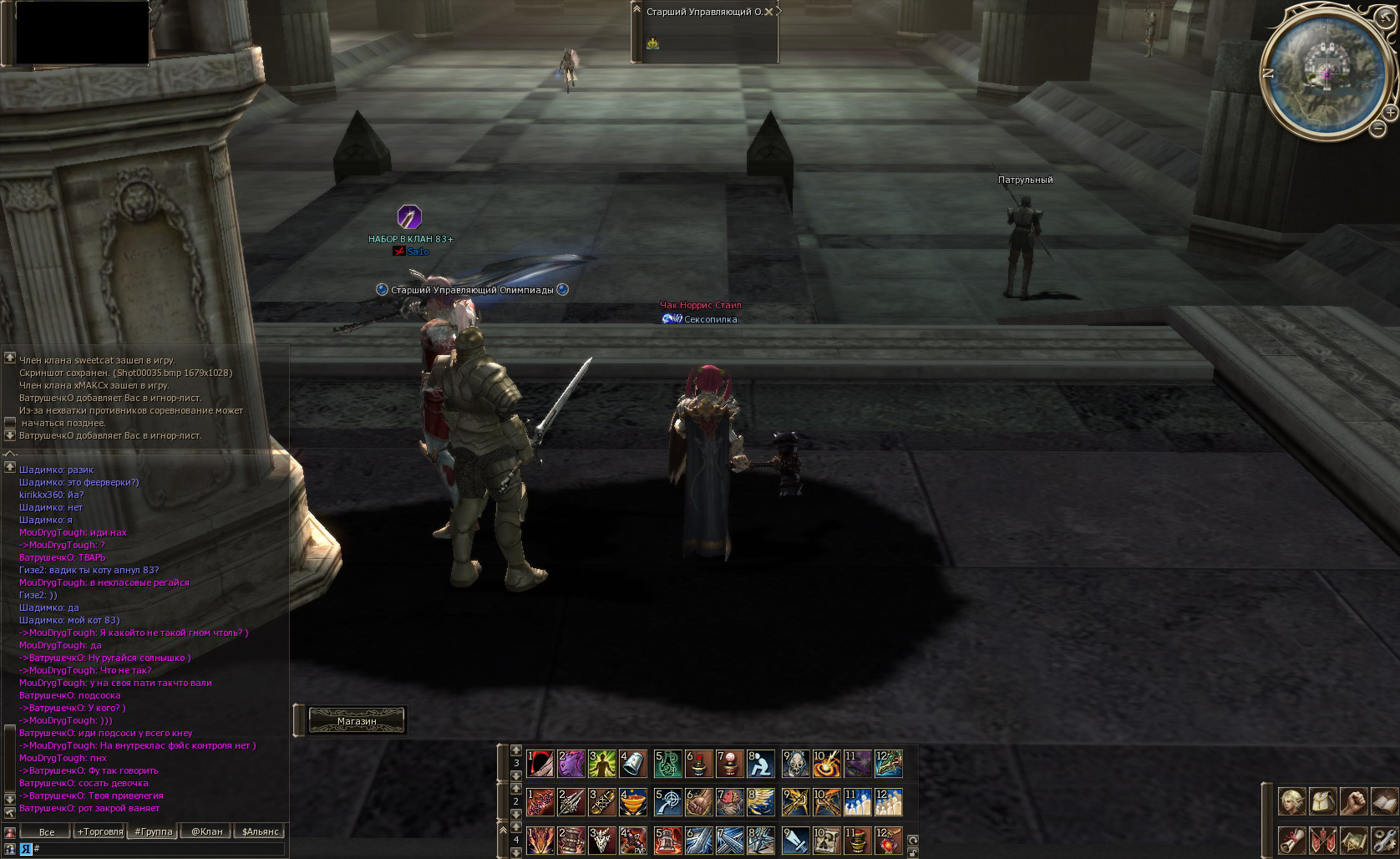Click into the chat message input field
The image size is (1400, 859).
[159, 849]
